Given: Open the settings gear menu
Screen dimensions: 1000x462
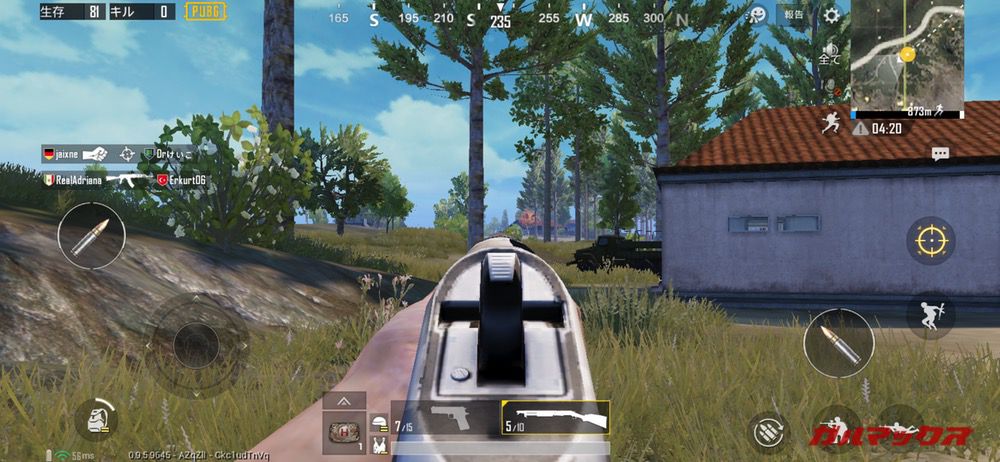Looking at the screenshot, I should [x=832, y=15].
